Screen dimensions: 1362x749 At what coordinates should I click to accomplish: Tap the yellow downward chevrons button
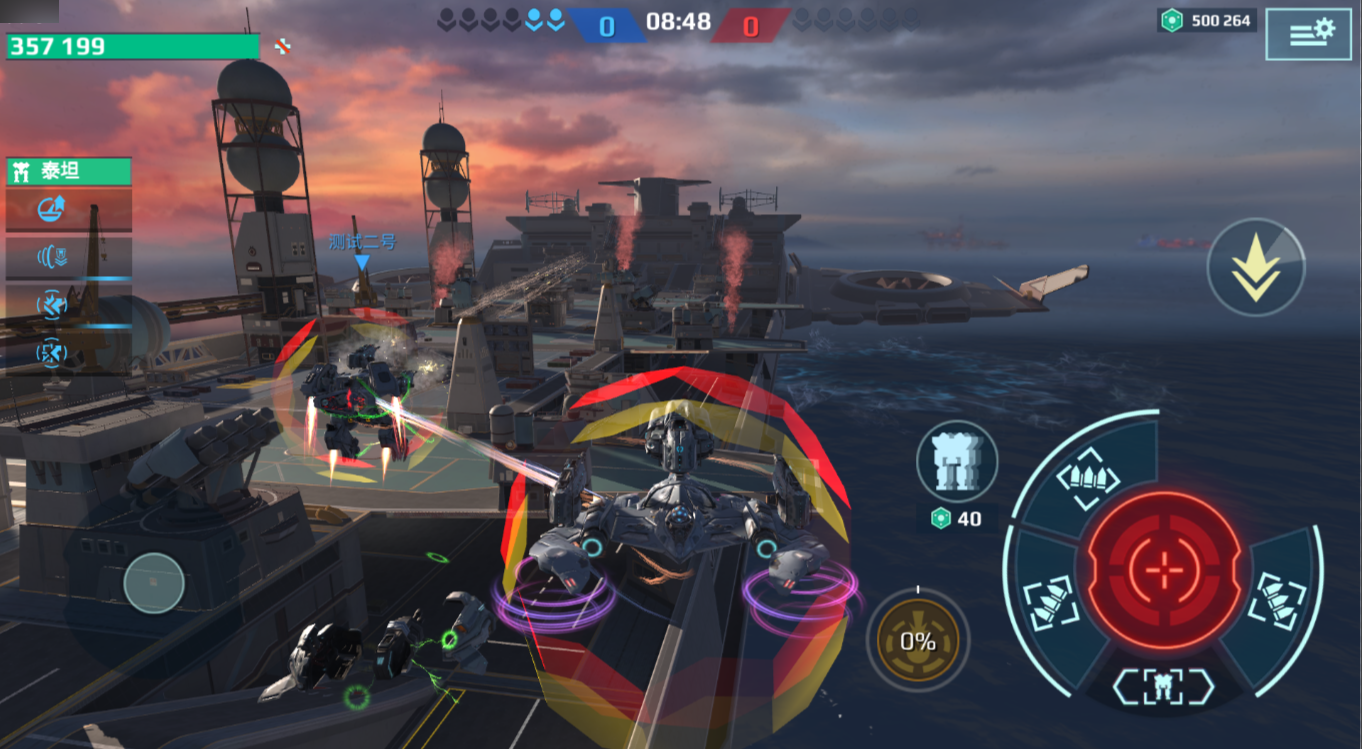tap(1256, 268)
